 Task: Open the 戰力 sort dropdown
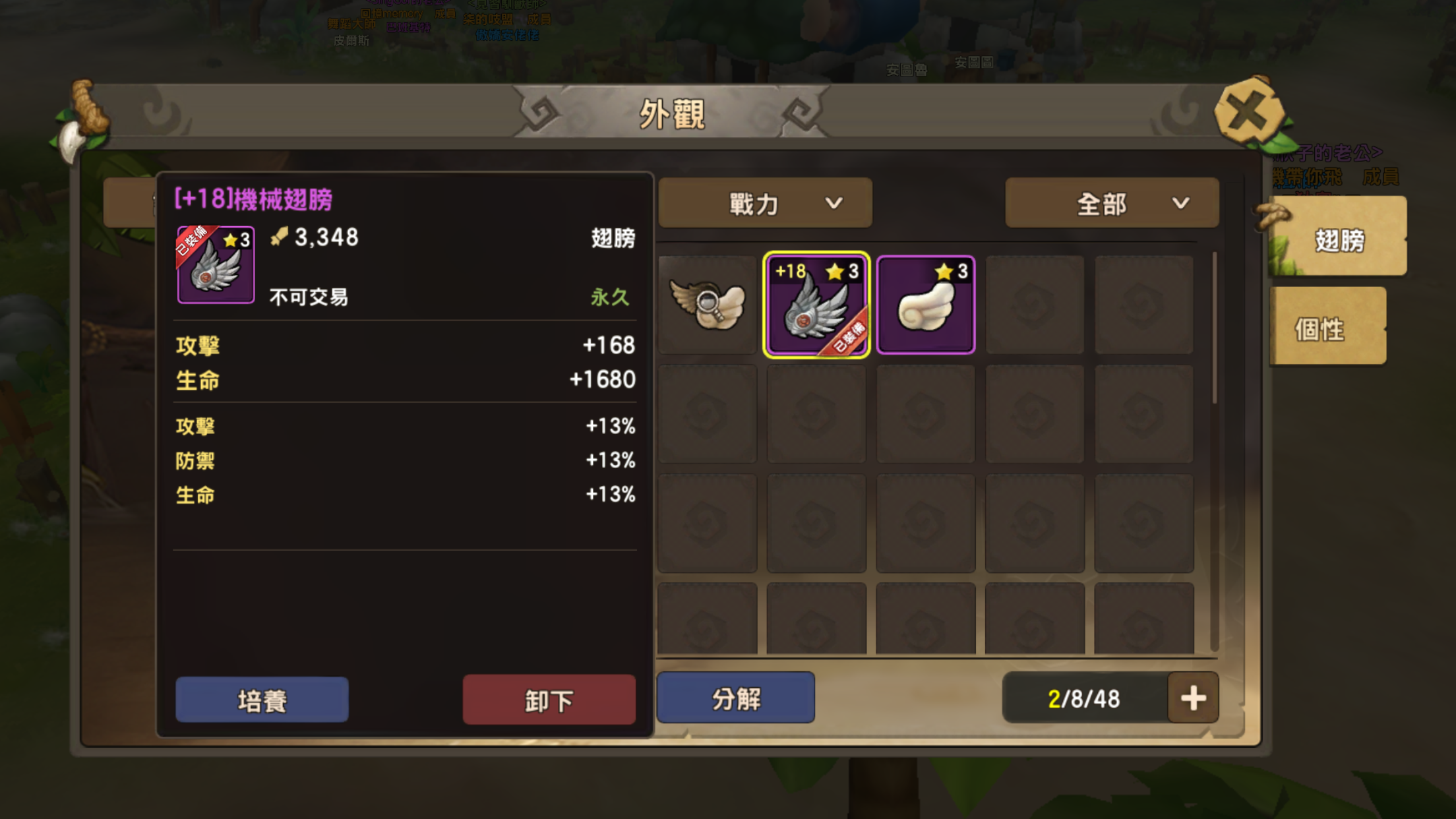pyautogui.click(x=766, y=203)
